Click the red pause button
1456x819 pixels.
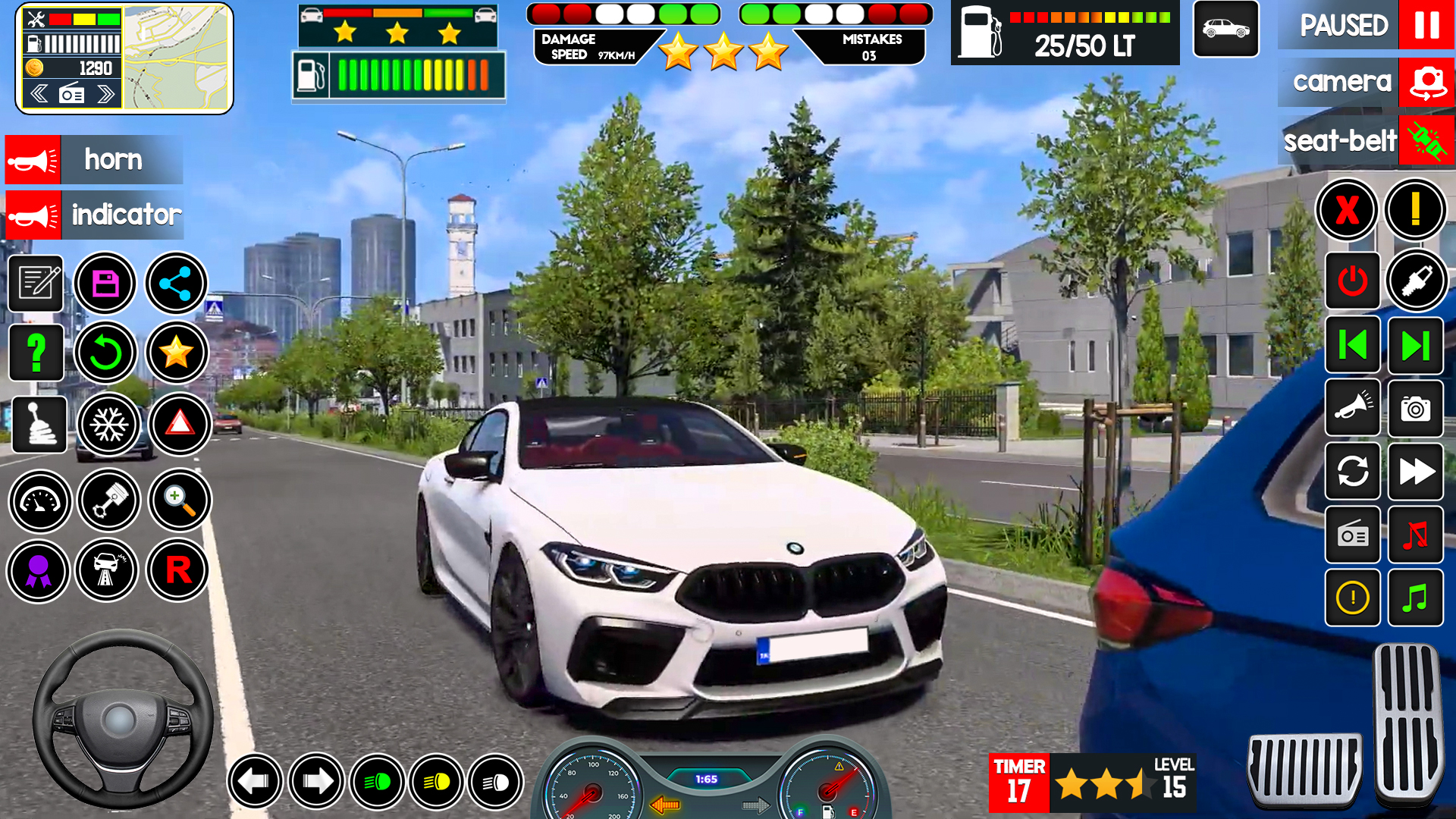click(1426, 25)
